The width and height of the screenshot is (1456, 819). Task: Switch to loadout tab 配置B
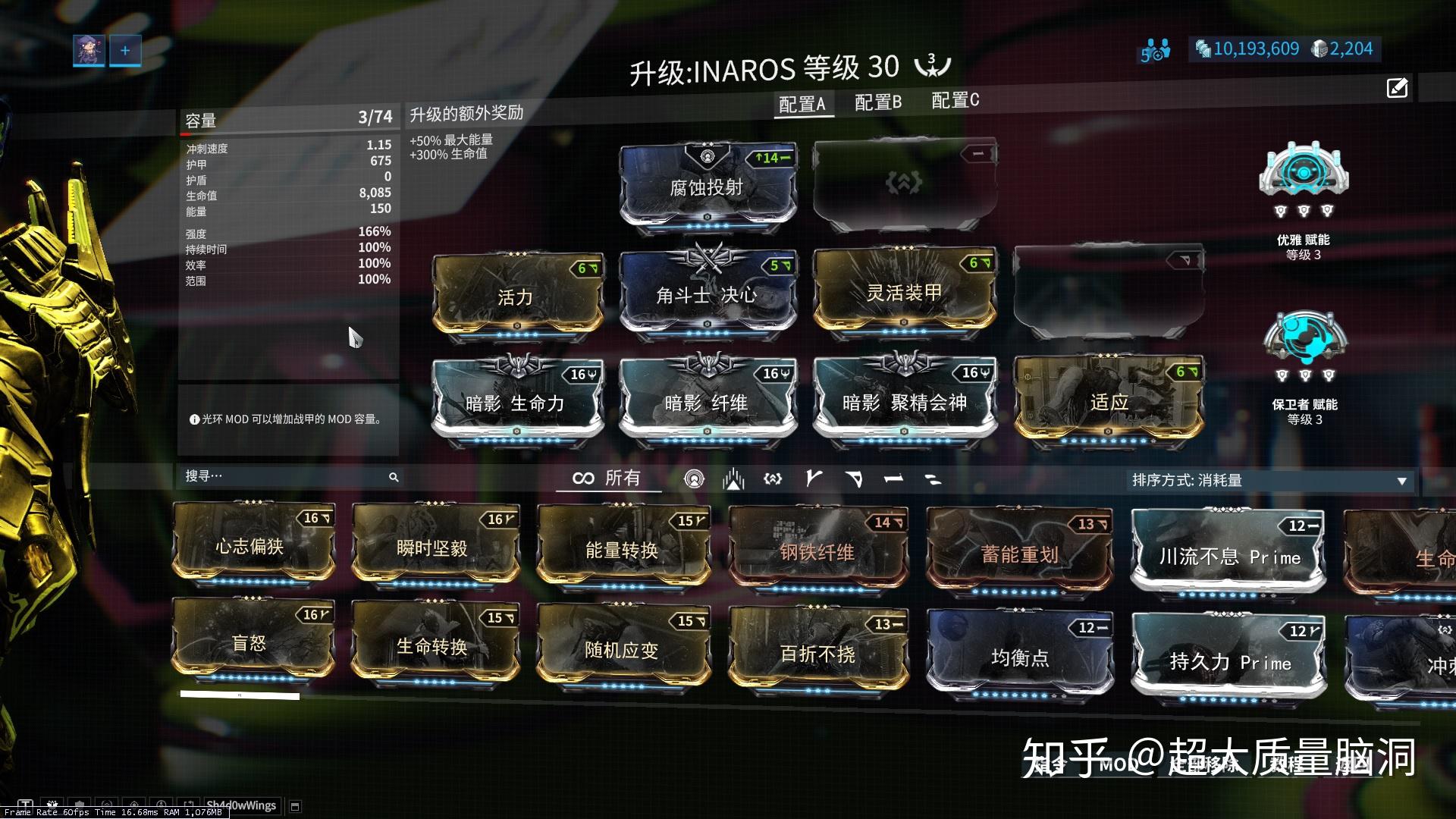[877, 102]
